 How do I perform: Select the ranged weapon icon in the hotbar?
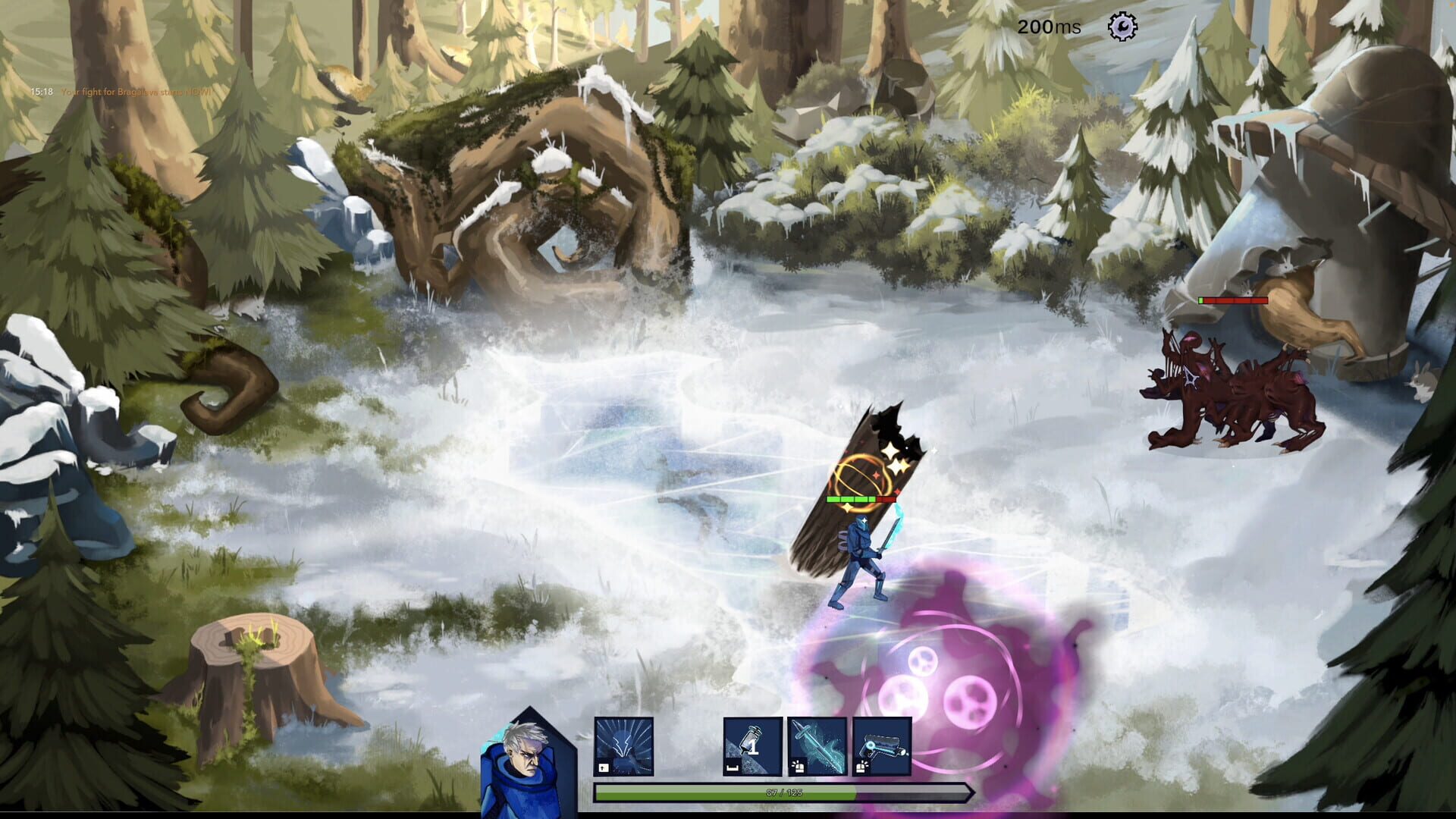[883, 747]
